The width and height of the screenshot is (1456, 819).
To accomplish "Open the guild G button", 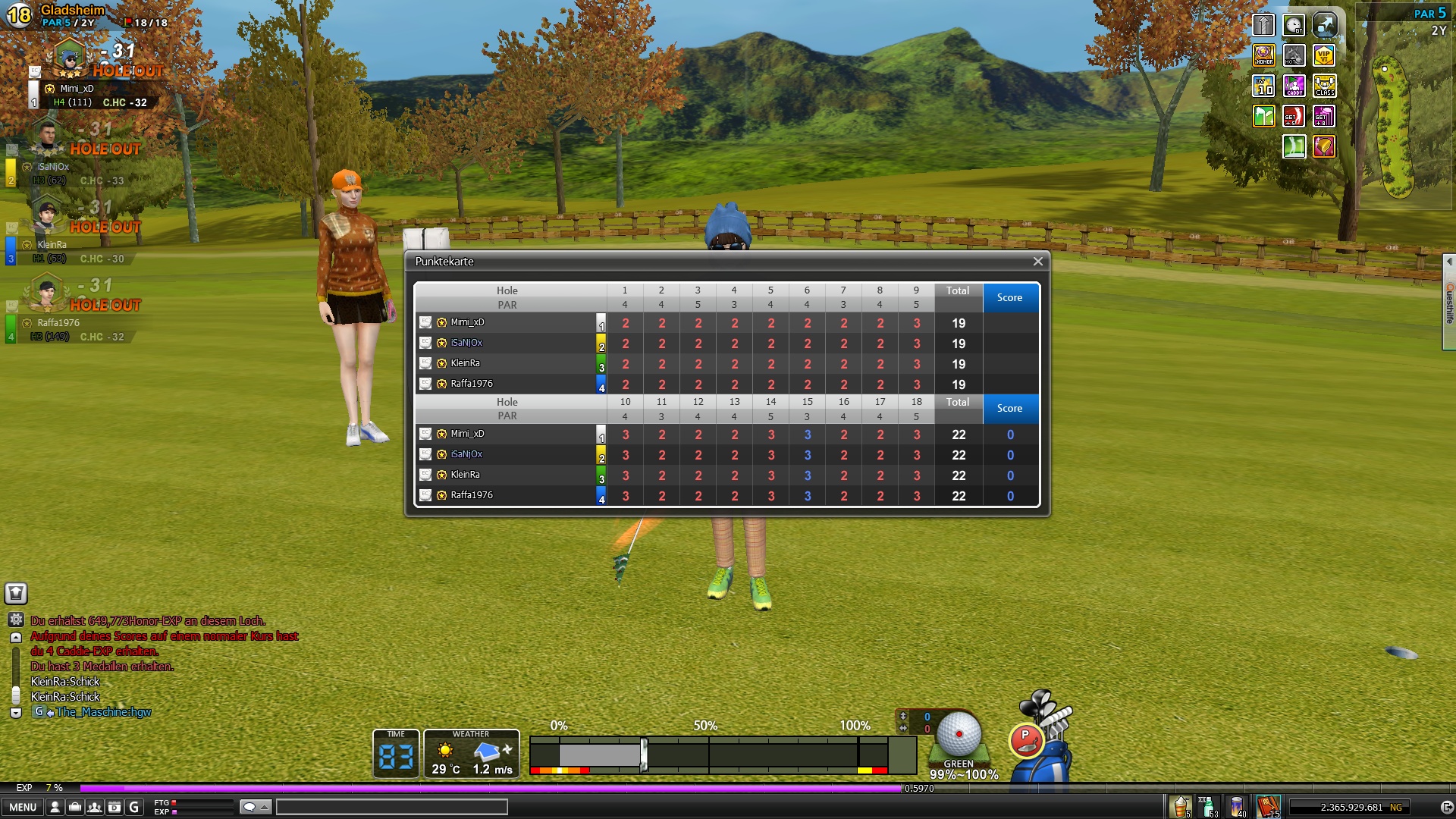I will pyautogui.click(x=134, y=807).
